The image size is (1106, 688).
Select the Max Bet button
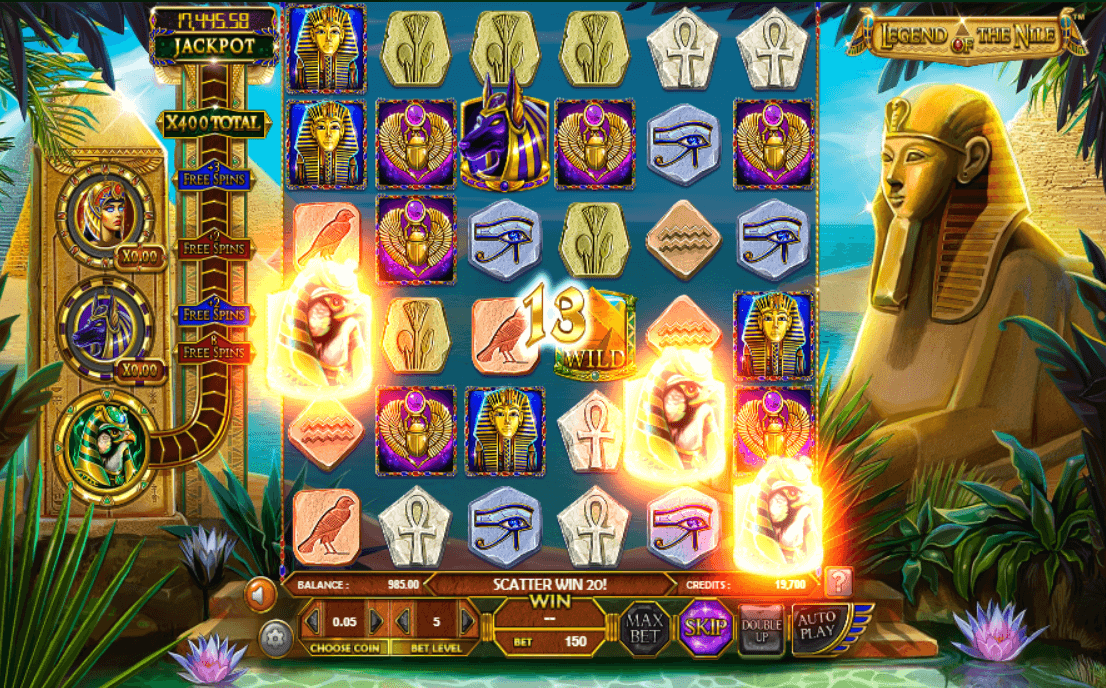[645, 629]
